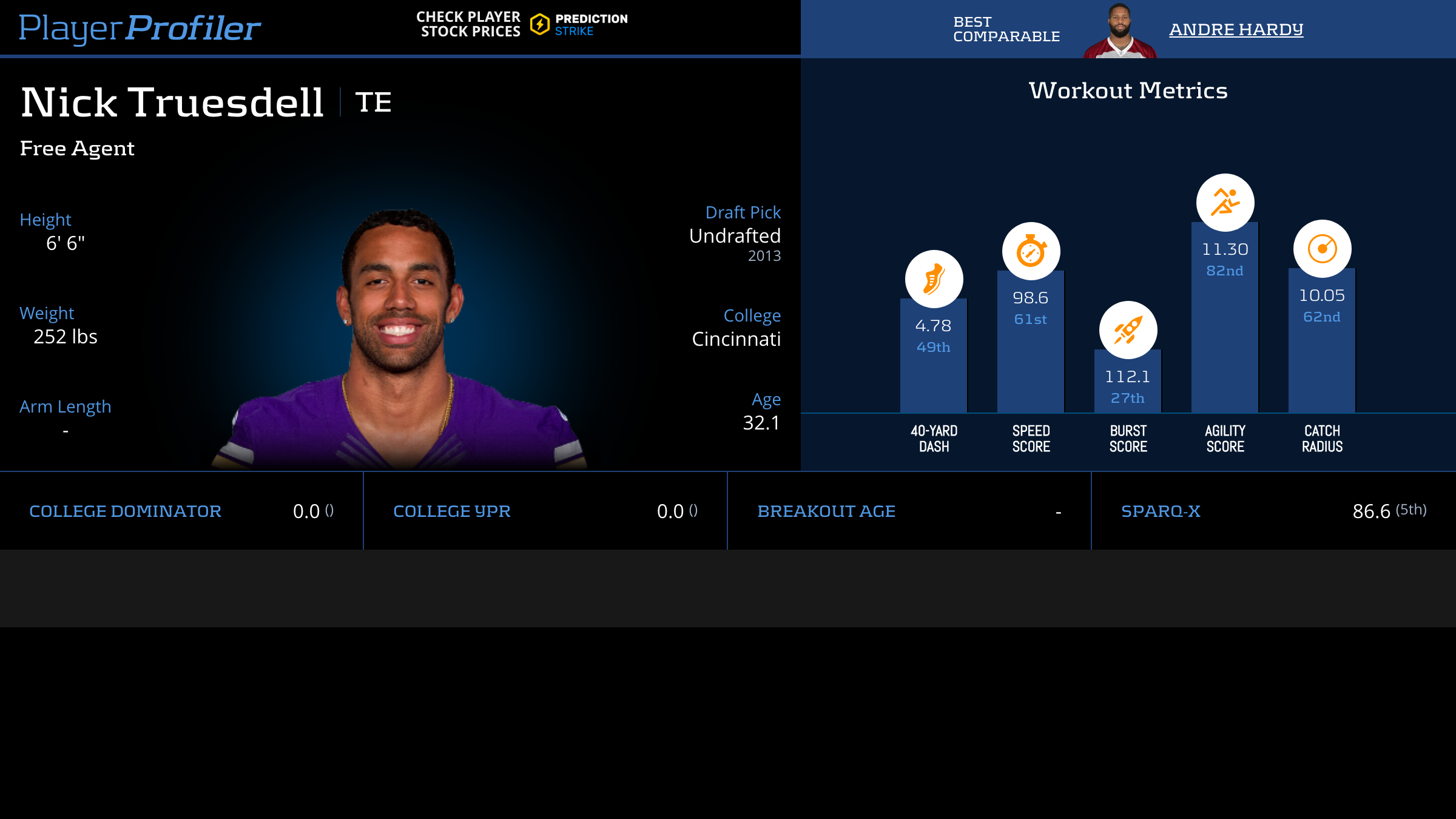Open the Agility Score running figure icon

(1225, 203)
